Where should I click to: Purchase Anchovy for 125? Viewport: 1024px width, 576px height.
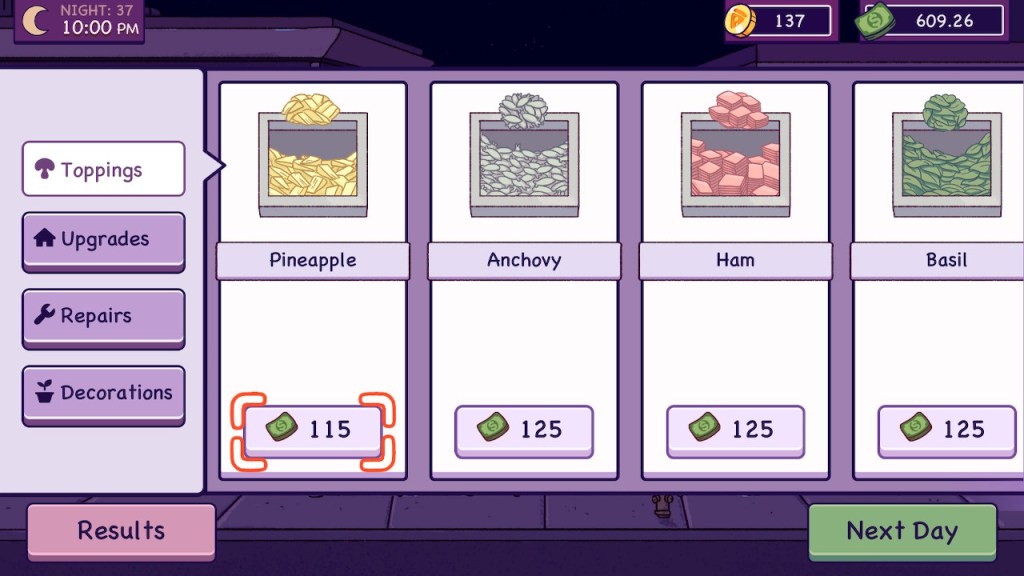click(x=524, y=431)
